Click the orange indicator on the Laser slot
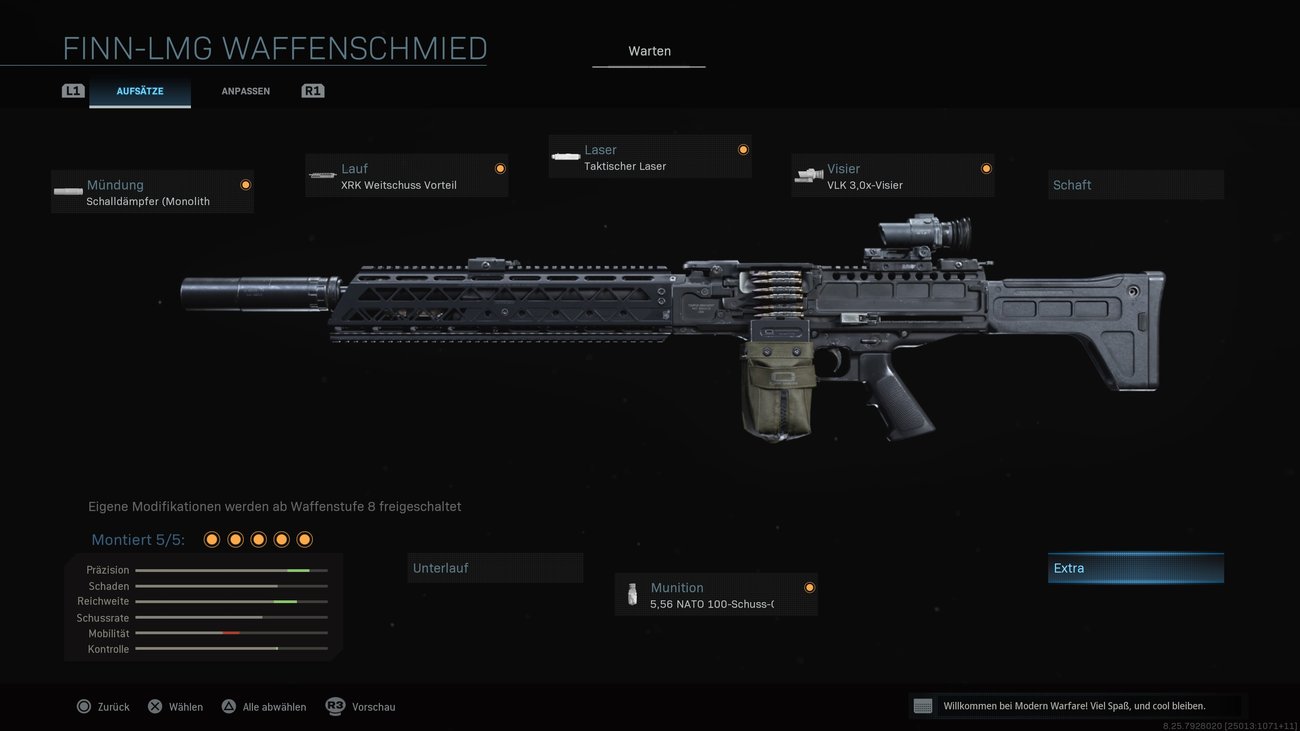 pos(743,149)
